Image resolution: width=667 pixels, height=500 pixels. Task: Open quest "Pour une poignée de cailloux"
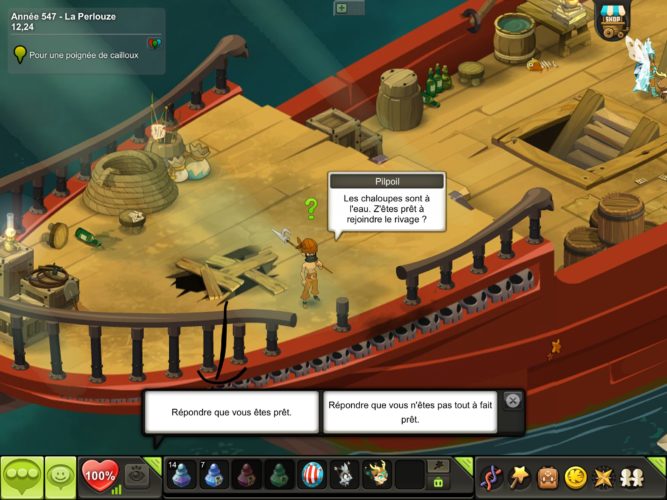pos(84,55)
